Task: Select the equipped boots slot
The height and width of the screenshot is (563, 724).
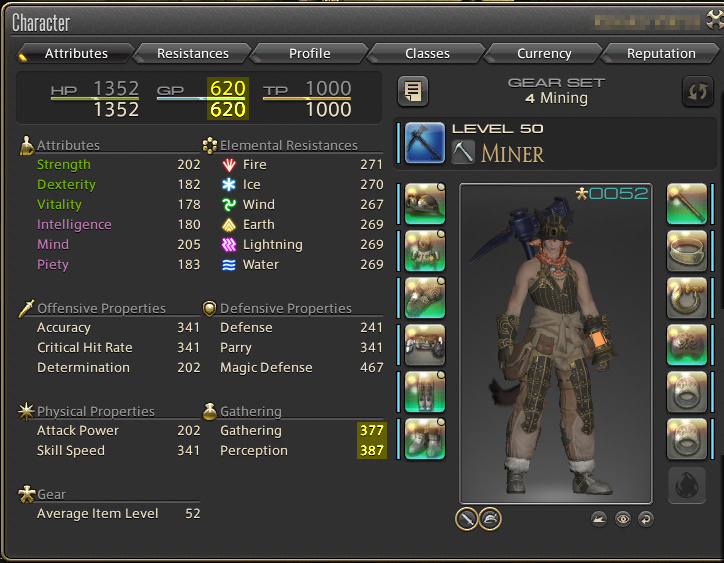Action: click(425, 439)
